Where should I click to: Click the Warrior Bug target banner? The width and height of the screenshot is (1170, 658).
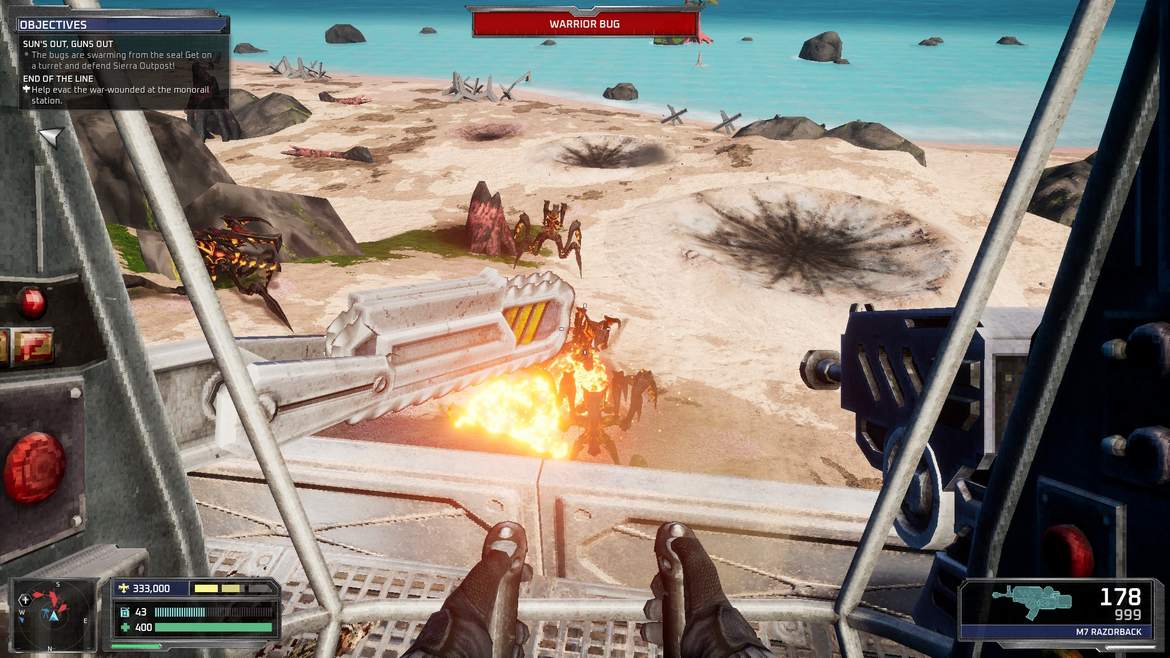tap(585, 24)
